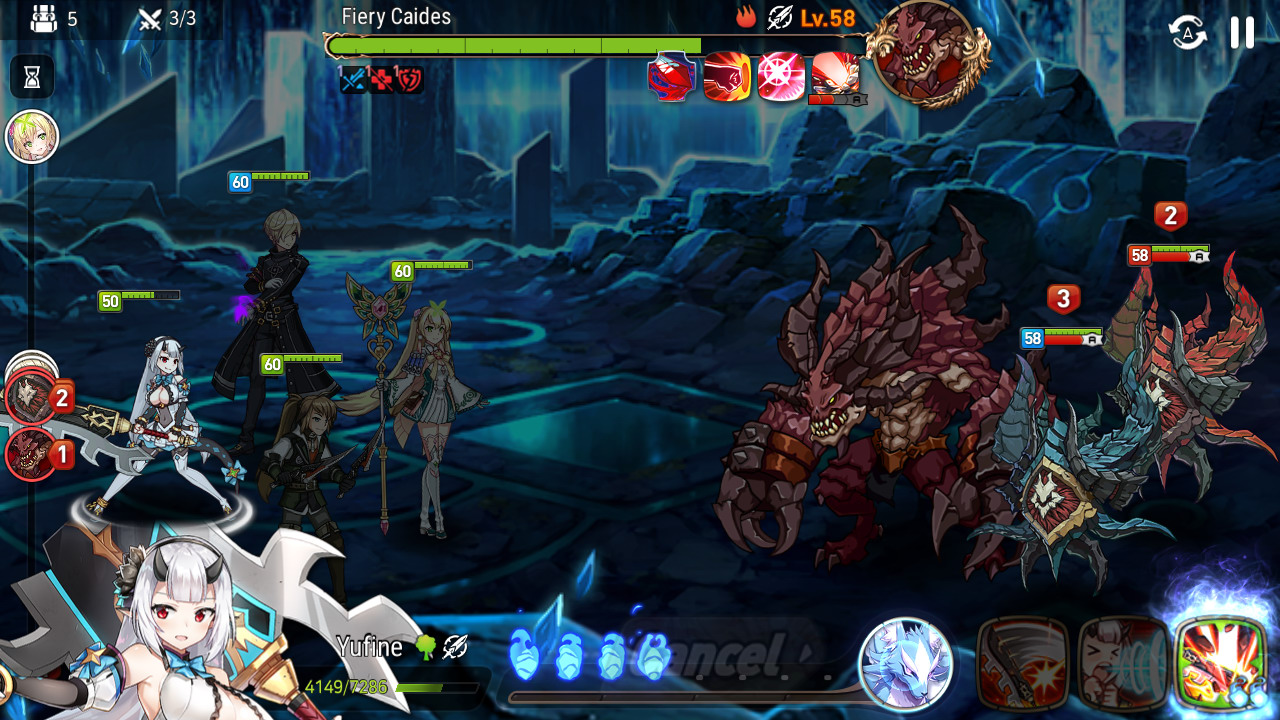Check the broken-shield defense debuff icon

pyautogui.click(x=410, y=80)
